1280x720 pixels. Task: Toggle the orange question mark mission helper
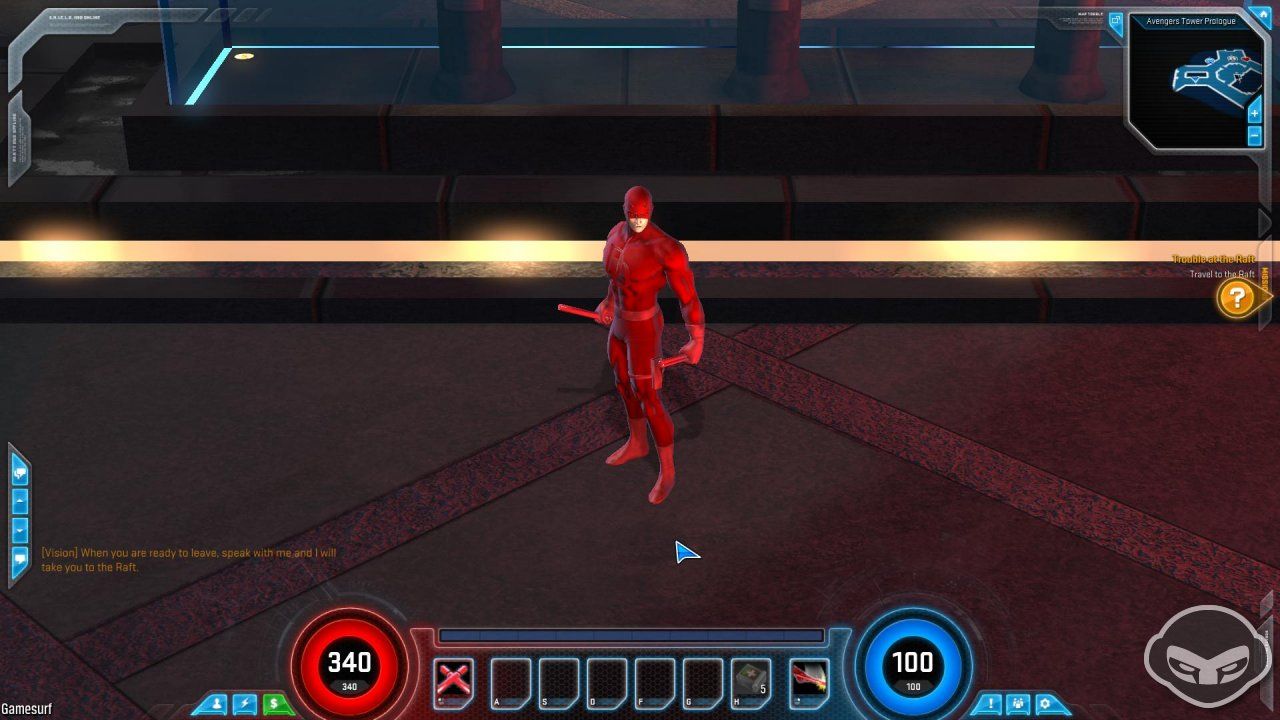tap(1238, 298)
